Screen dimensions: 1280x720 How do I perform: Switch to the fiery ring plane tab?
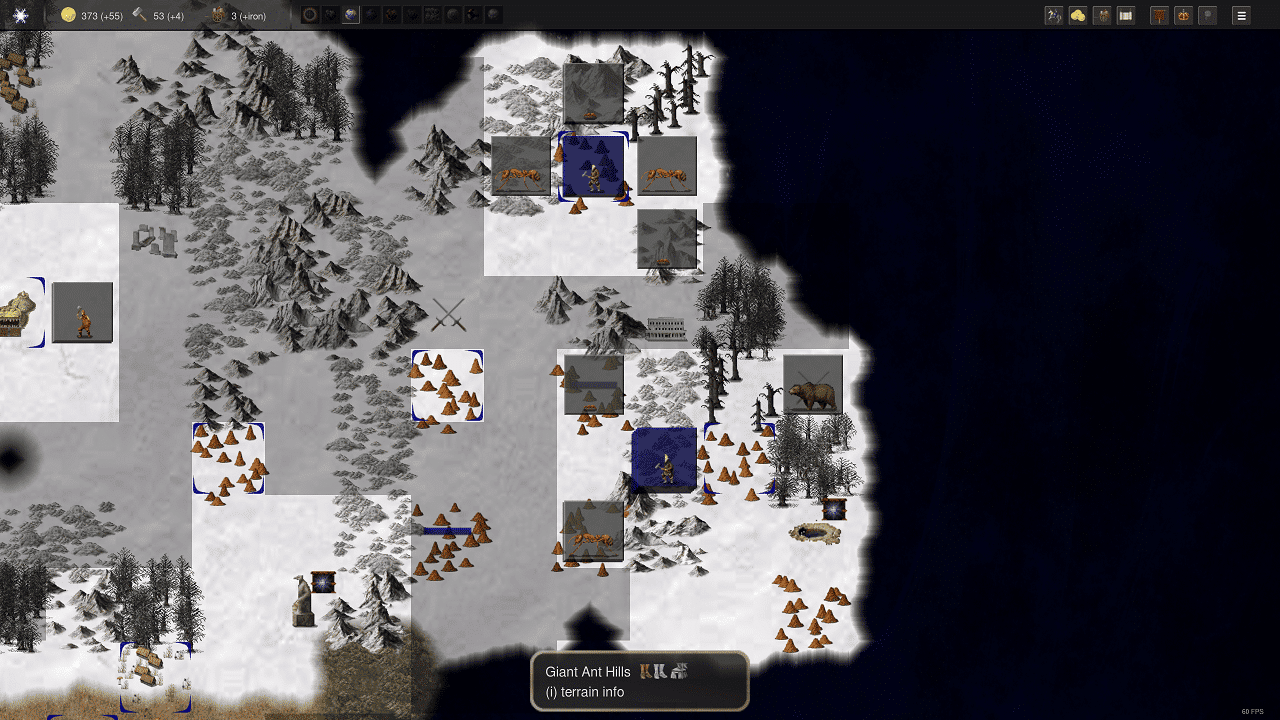point(310,14)
